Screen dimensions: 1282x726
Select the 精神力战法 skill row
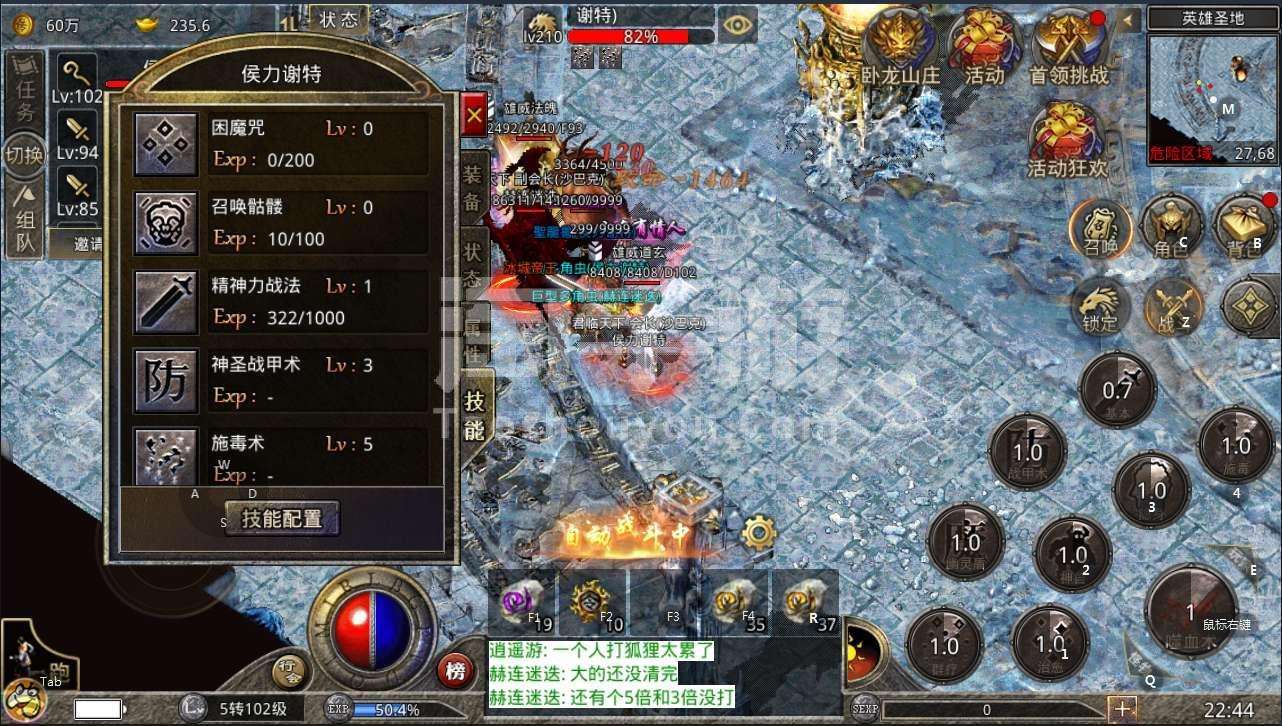coord(281,301)
